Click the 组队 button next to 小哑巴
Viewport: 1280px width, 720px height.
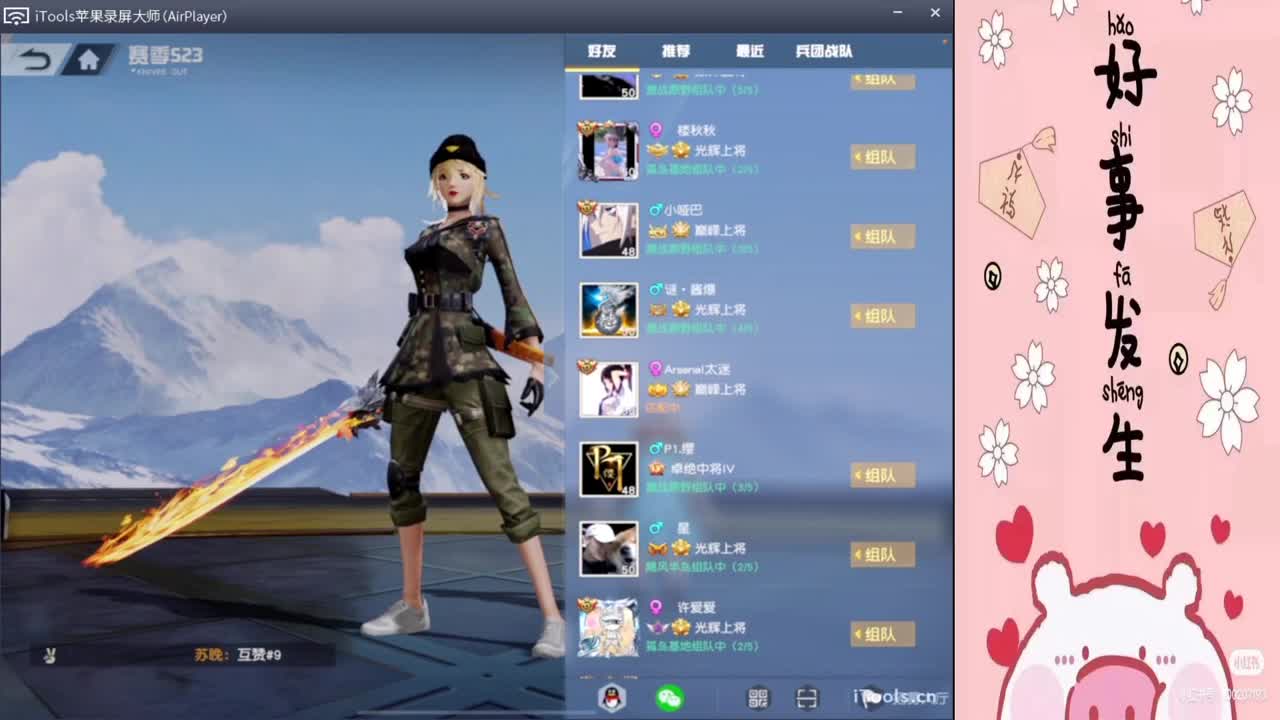coord(883,236)
